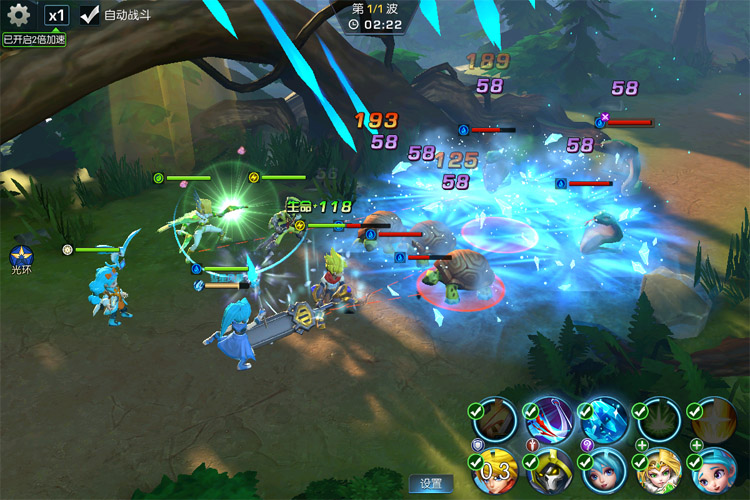Activate the blue ice crystal skill
This screenshot has height=500, width=750.
click(x=606, y=421)
